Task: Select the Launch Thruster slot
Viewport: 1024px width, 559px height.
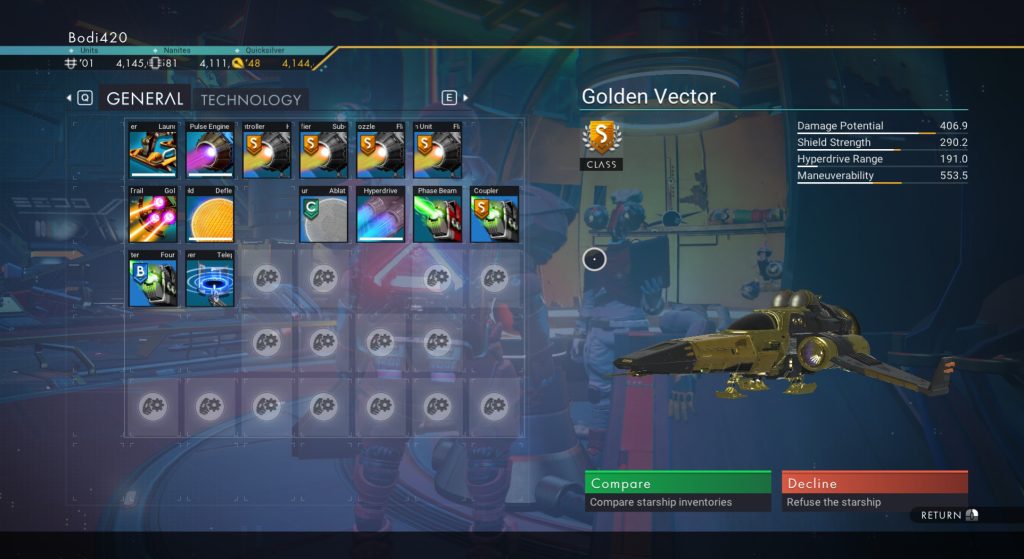Action: 153,150
